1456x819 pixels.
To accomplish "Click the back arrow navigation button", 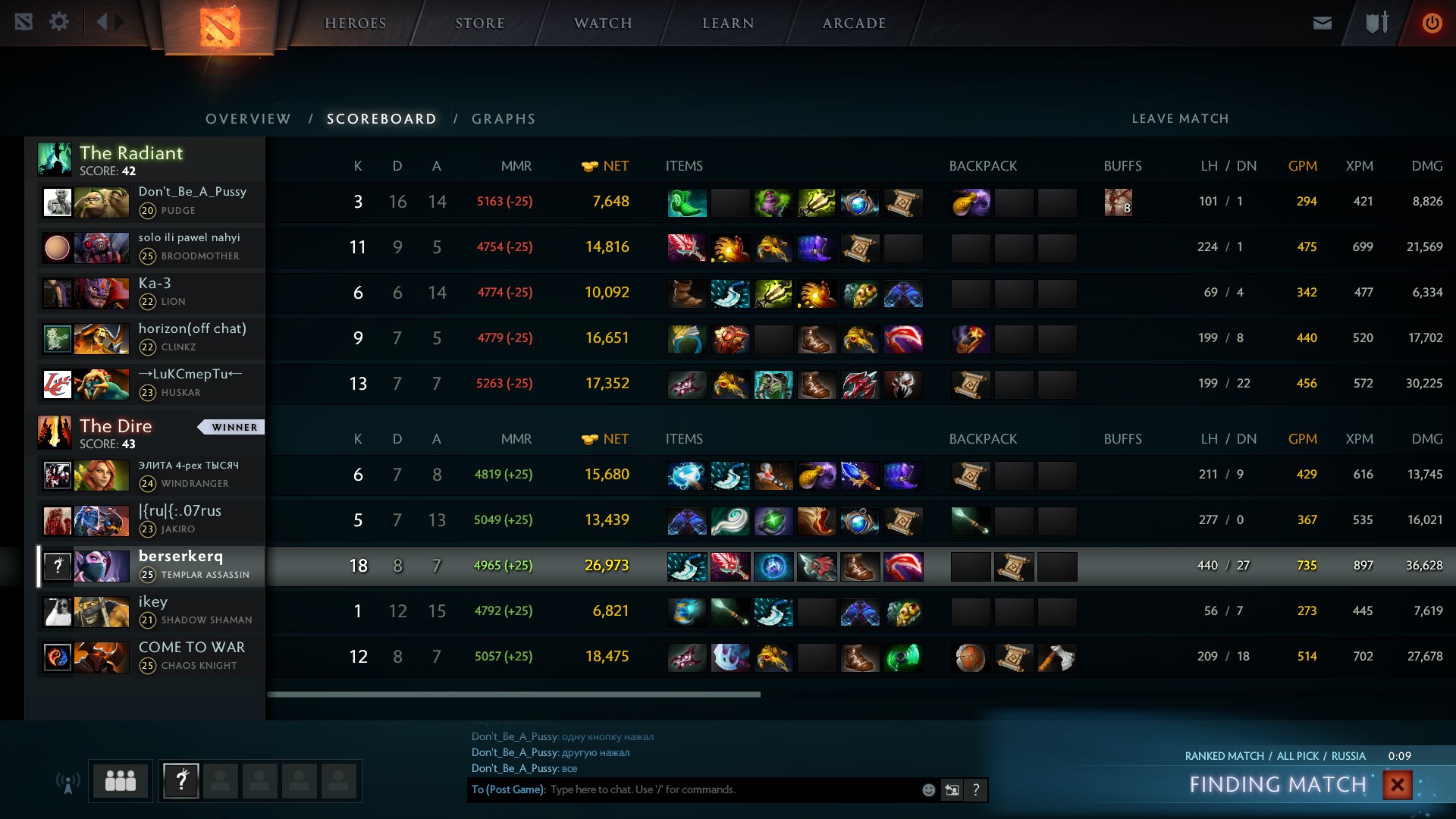I will [102, 22].
